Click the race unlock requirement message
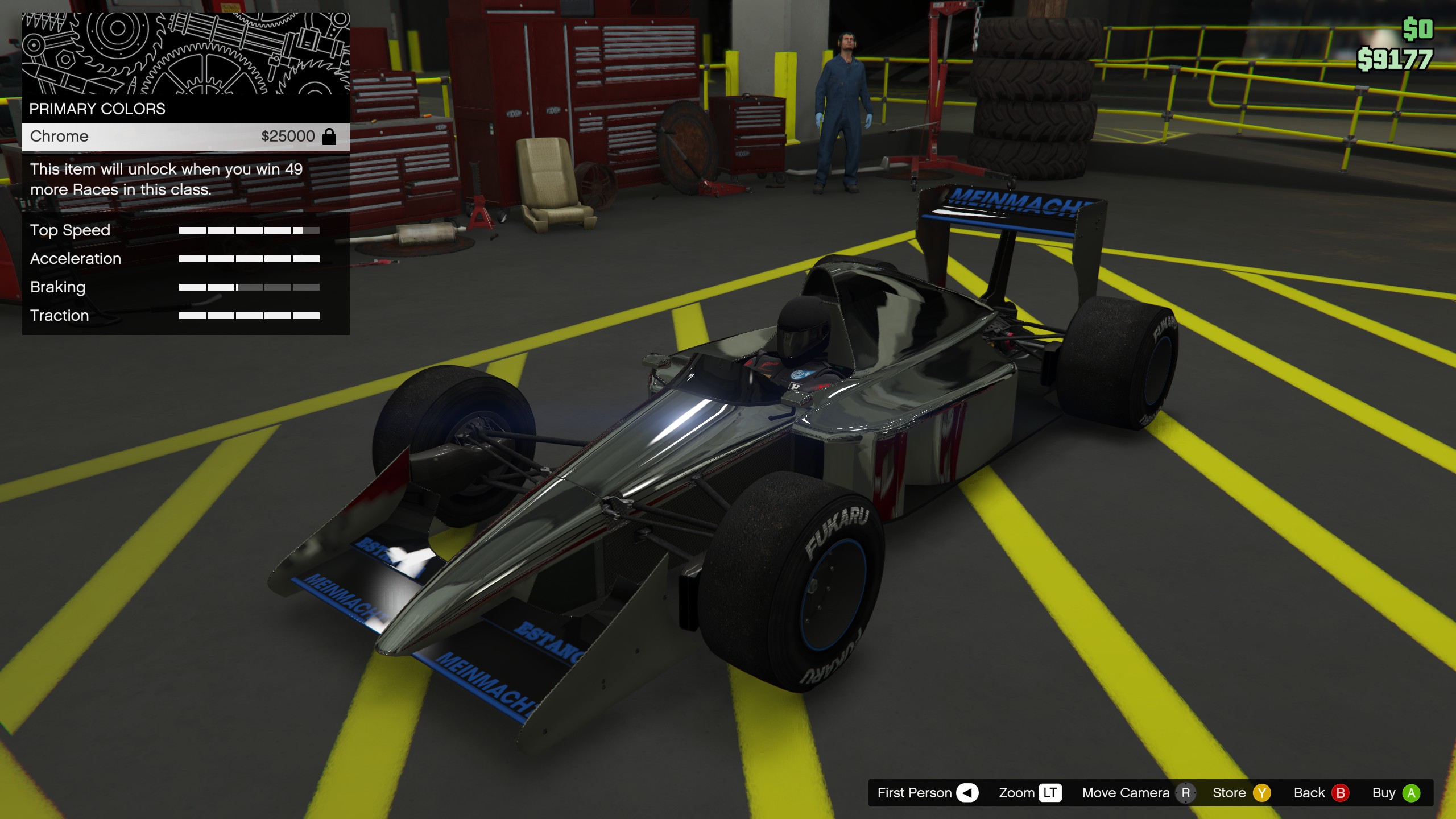Screen dimensions: 1456x819 (x=167, y=179)
